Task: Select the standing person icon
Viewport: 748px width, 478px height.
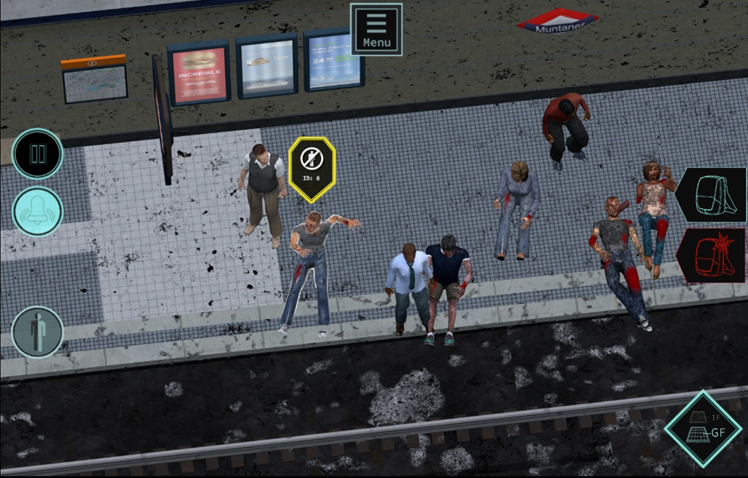Action: 38,332
